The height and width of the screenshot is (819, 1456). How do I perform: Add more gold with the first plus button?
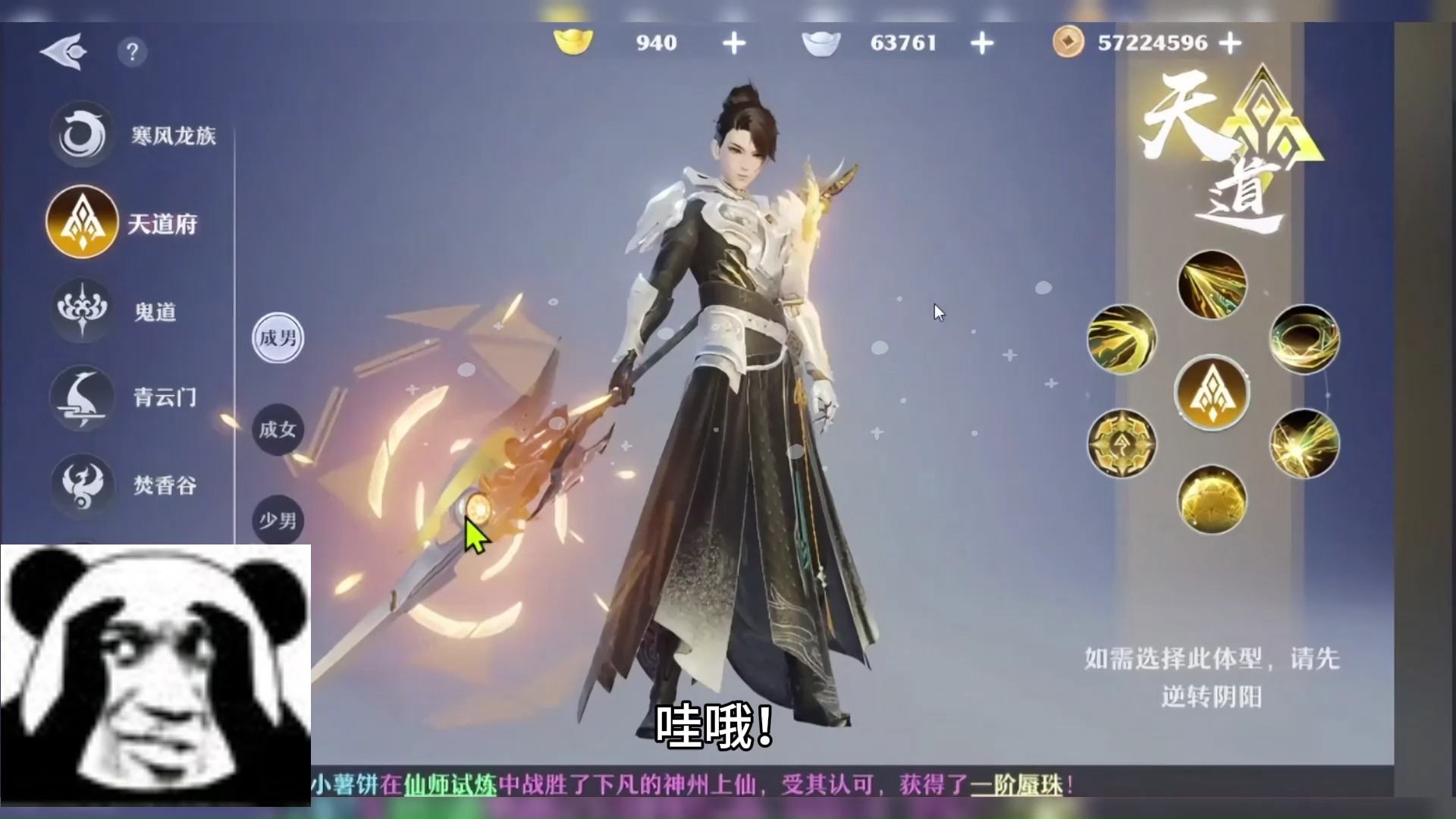point(733,43)
